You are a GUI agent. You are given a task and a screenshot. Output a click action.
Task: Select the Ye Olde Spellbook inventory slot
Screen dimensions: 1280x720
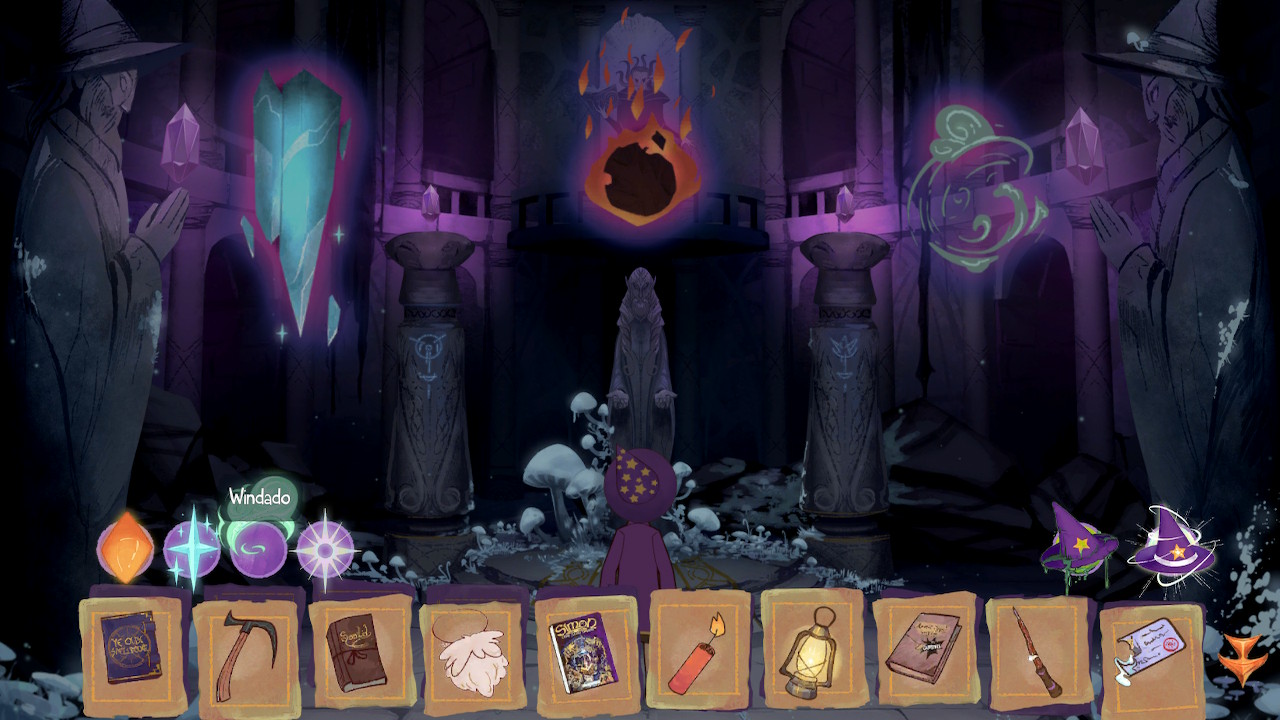(133, 648)
